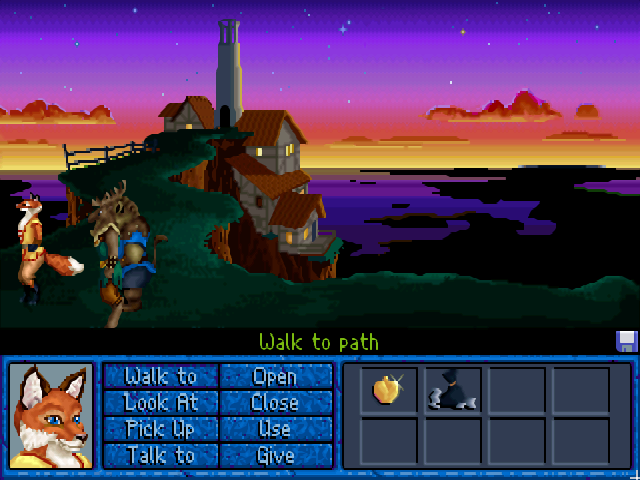640x480 pixels.
Task: Open the save menu via floppy disk icon
Action: (x=627, y=341)
